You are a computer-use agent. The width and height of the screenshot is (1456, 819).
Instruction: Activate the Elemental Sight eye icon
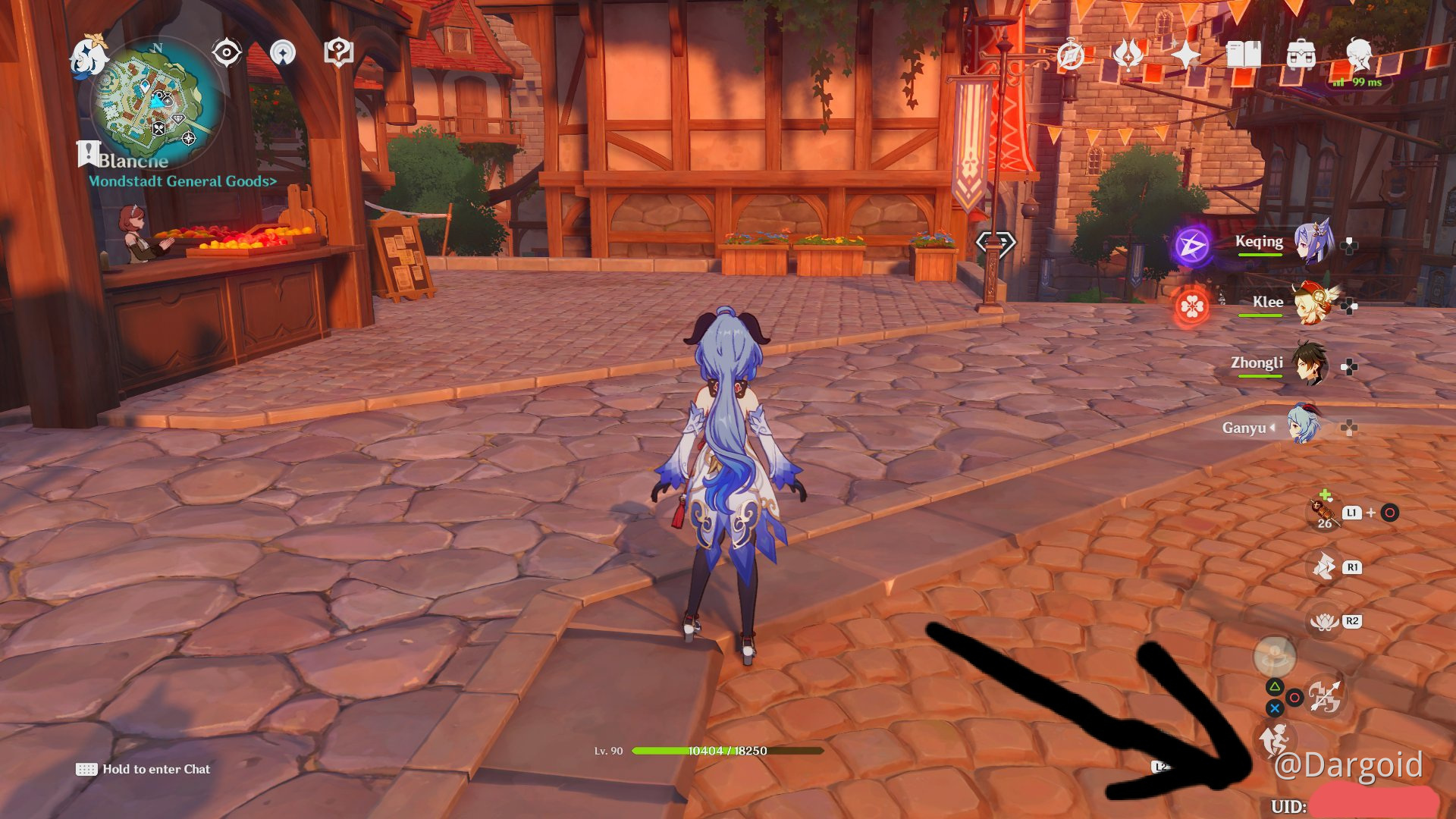coord(227,53)
